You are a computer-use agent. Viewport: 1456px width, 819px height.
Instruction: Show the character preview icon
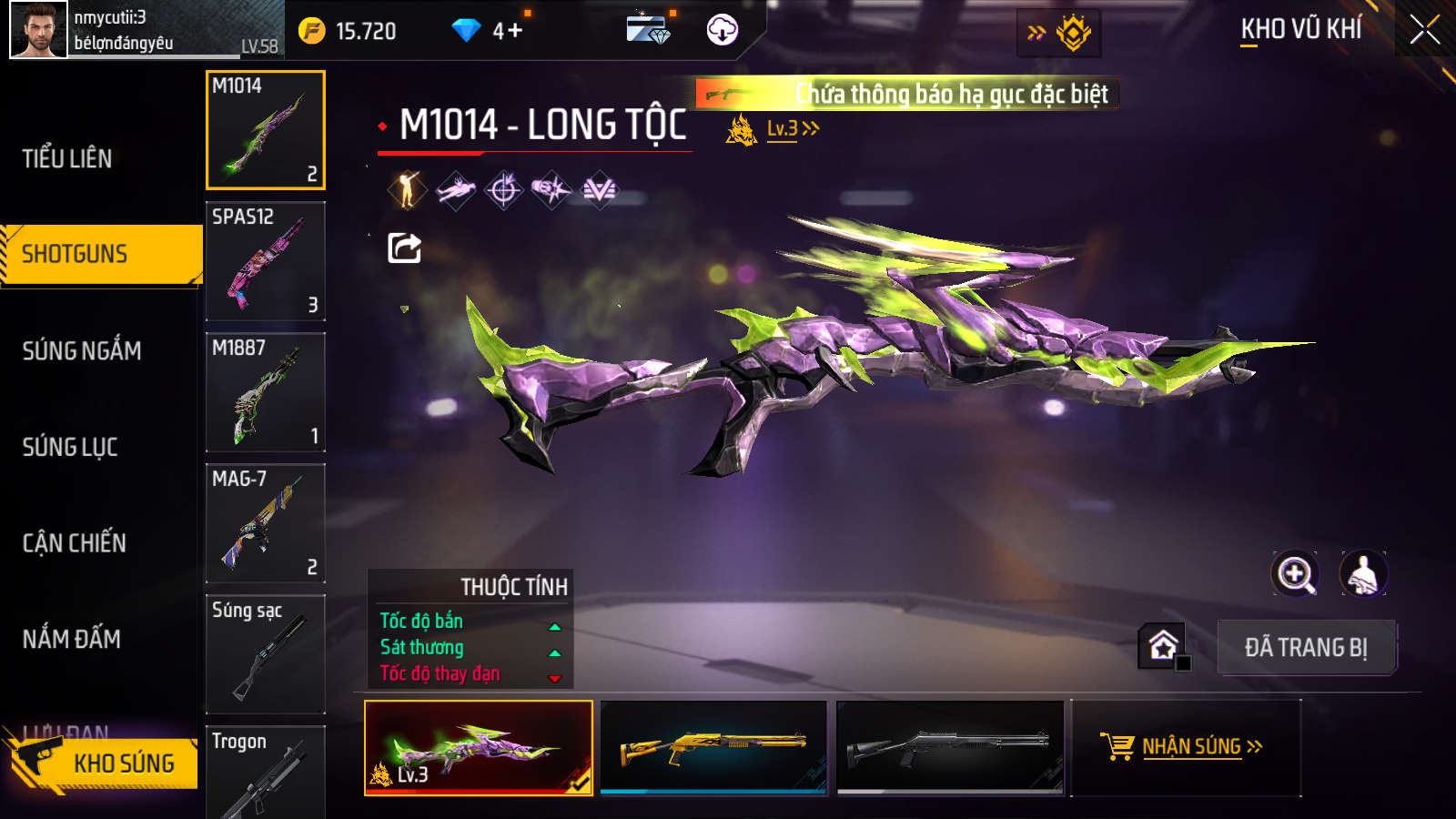1362,574
